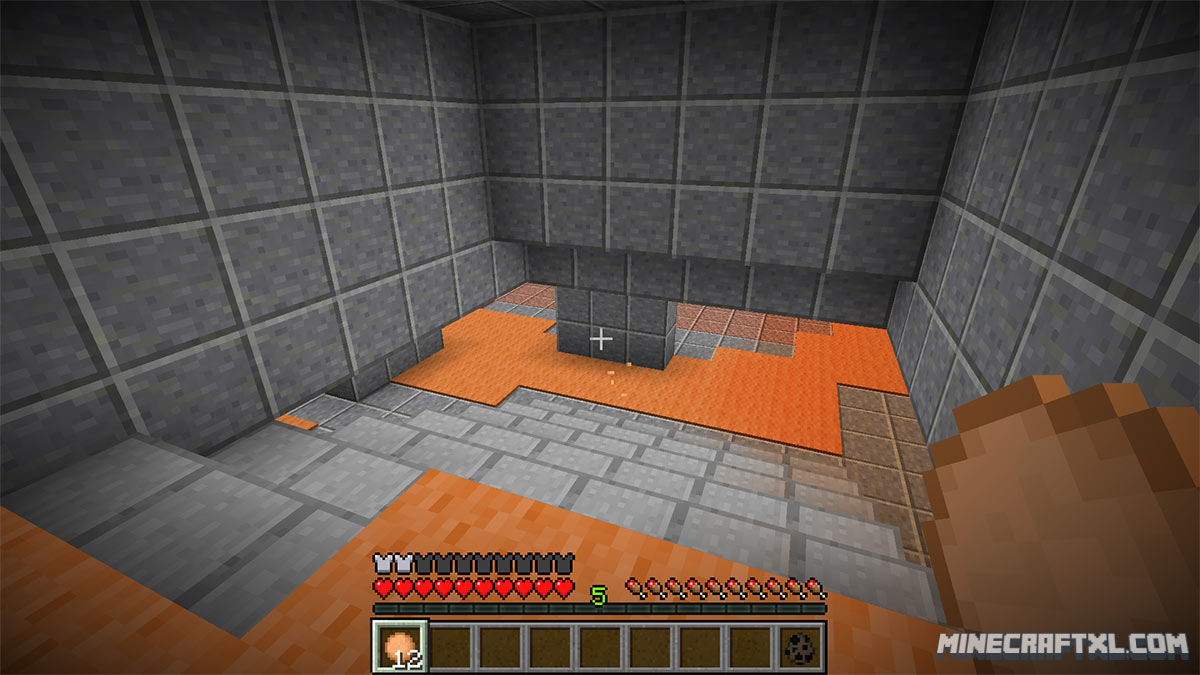The height and width of the screenshot is (675, 1200).
Task: Select the orange ball hotbar slot with 12
Action: tap(401, 645)
